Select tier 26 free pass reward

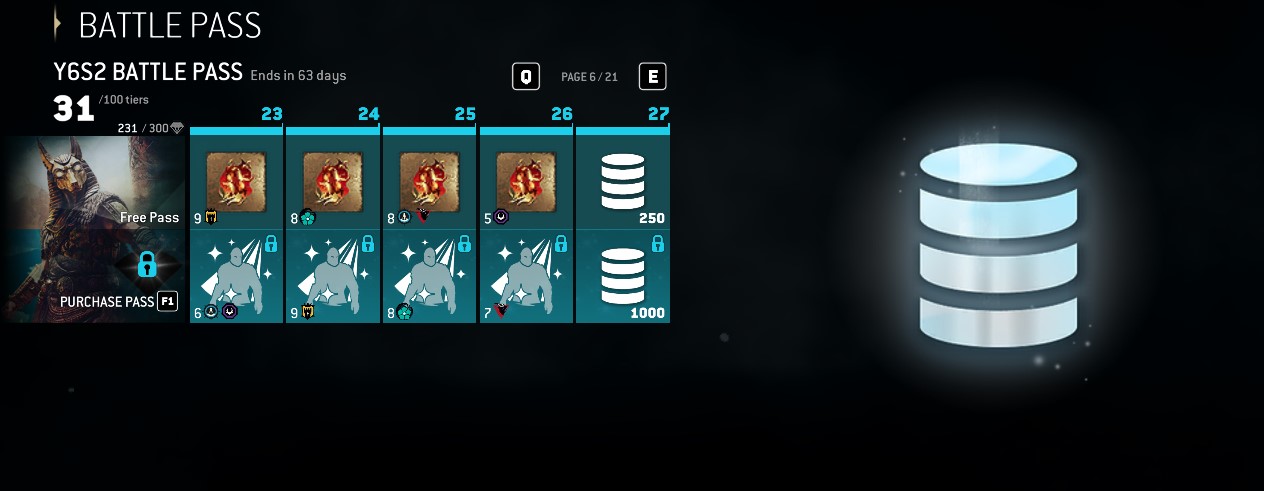526,182
